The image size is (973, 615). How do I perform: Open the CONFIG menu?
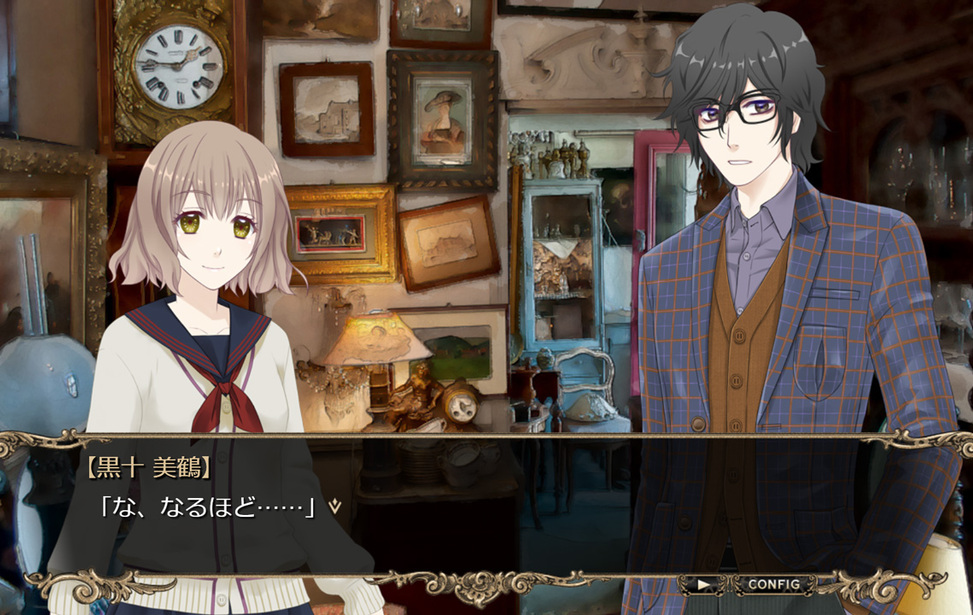coord(773,584)
